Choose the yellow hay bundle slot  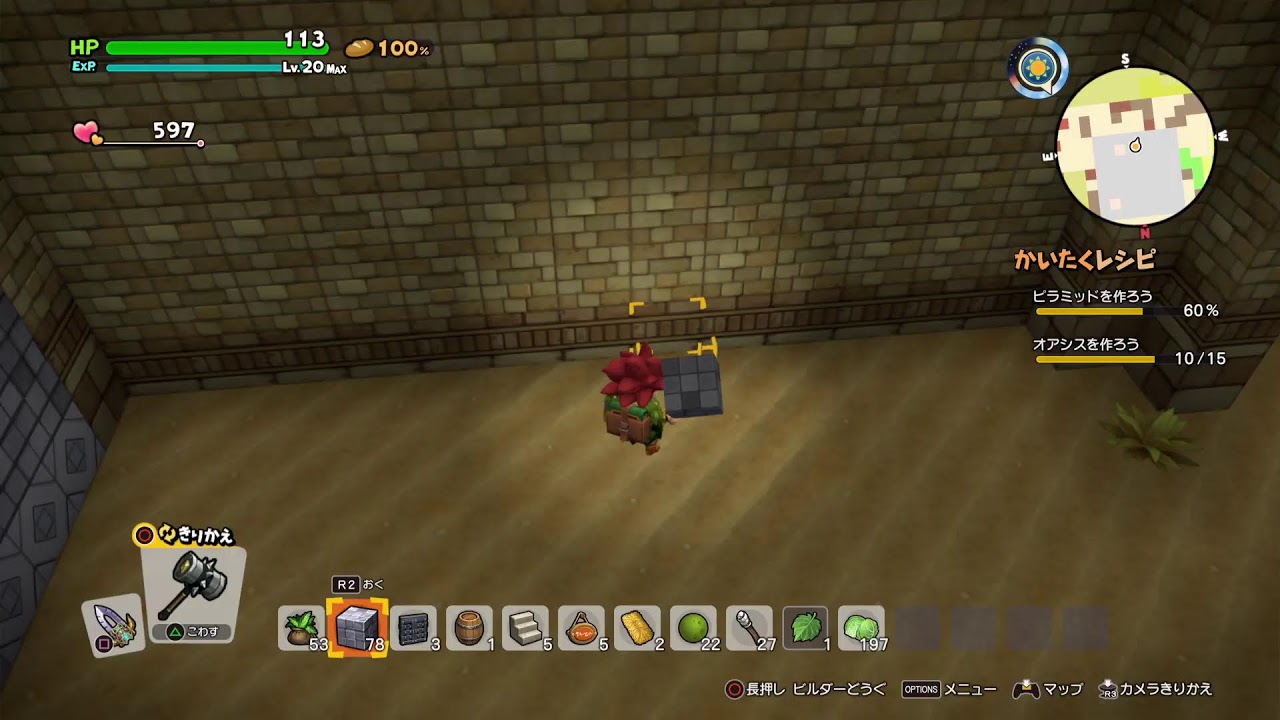(637, 627)
